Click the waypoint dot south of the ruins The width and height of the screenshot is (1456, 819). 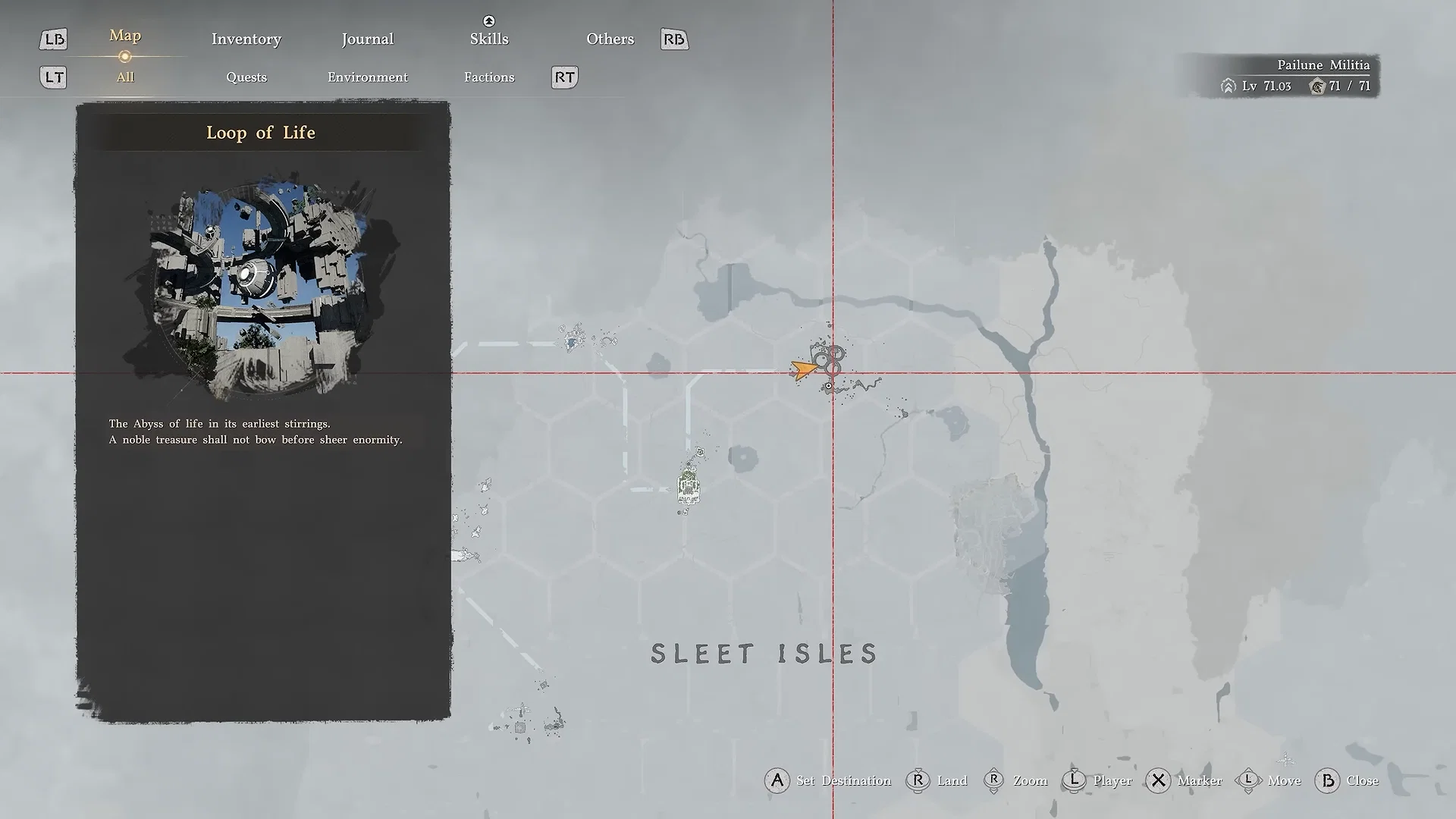829,386
